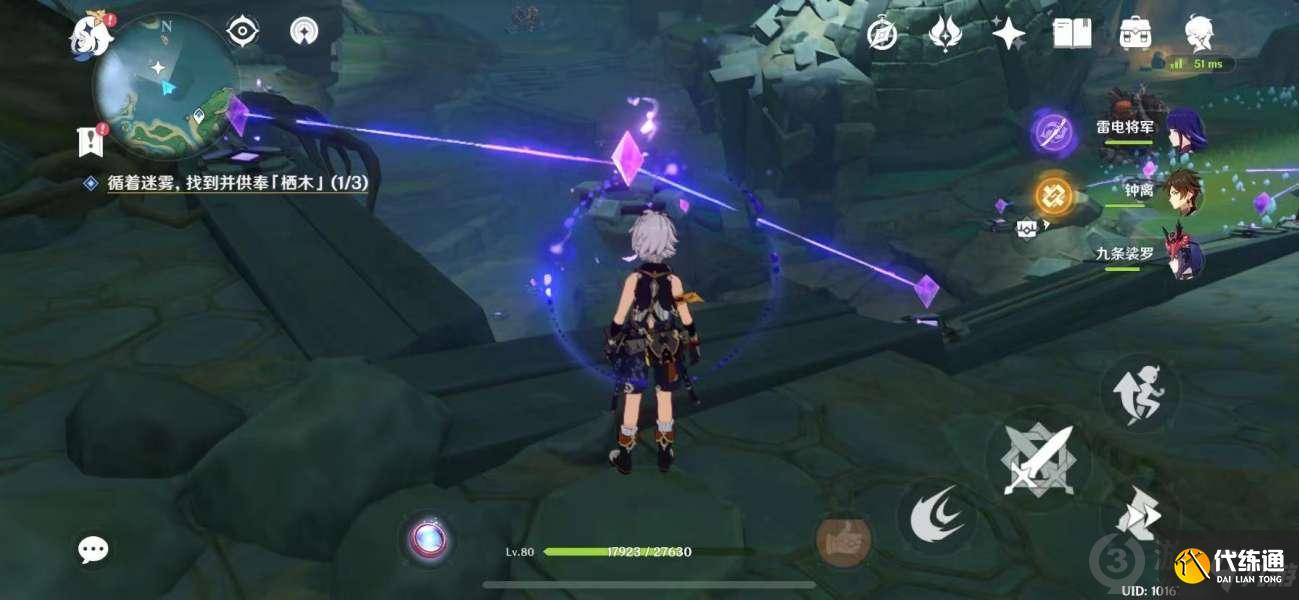1299x600 pixels.
Task: Tap the round icon right of the eye icon
Action: [304, 32]
